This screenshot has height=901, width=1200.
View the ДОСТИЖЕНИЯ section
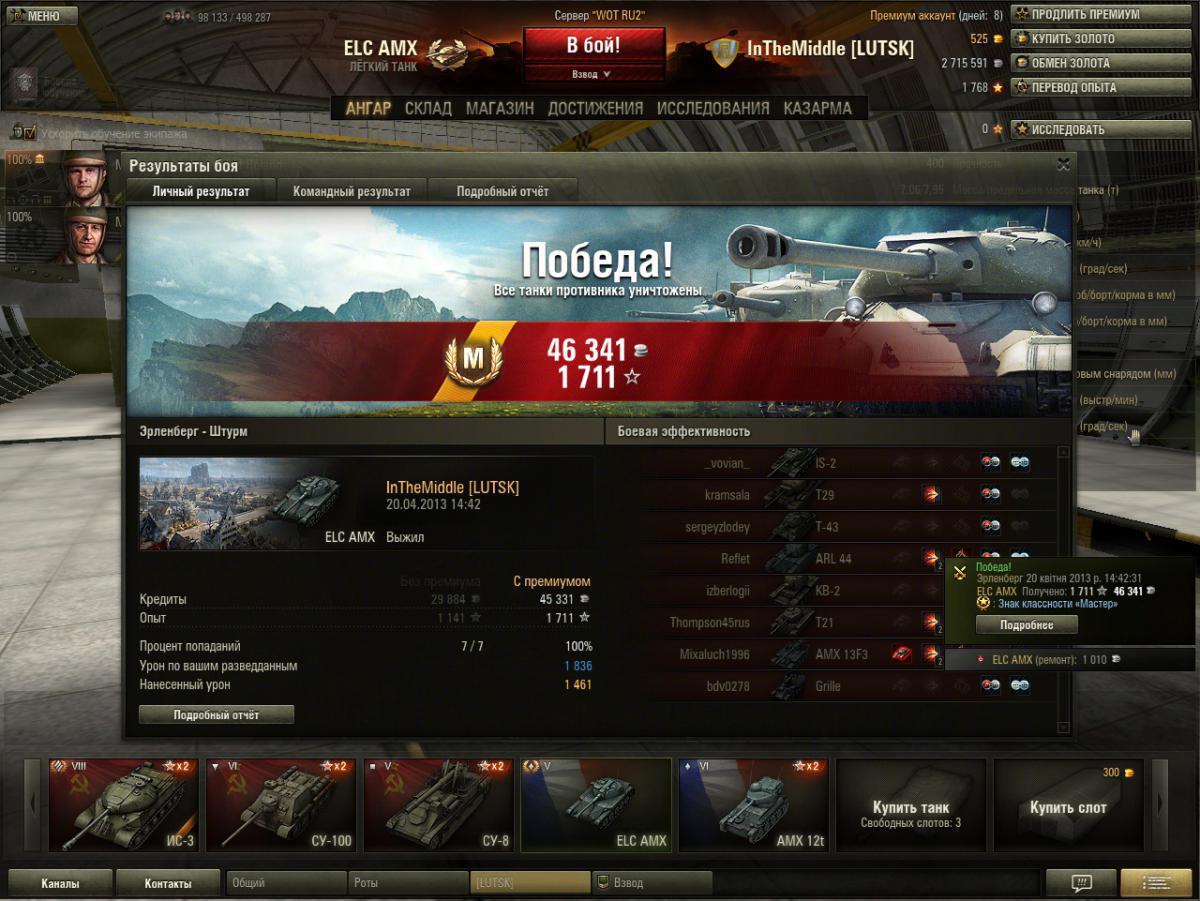tap(595, 108)
